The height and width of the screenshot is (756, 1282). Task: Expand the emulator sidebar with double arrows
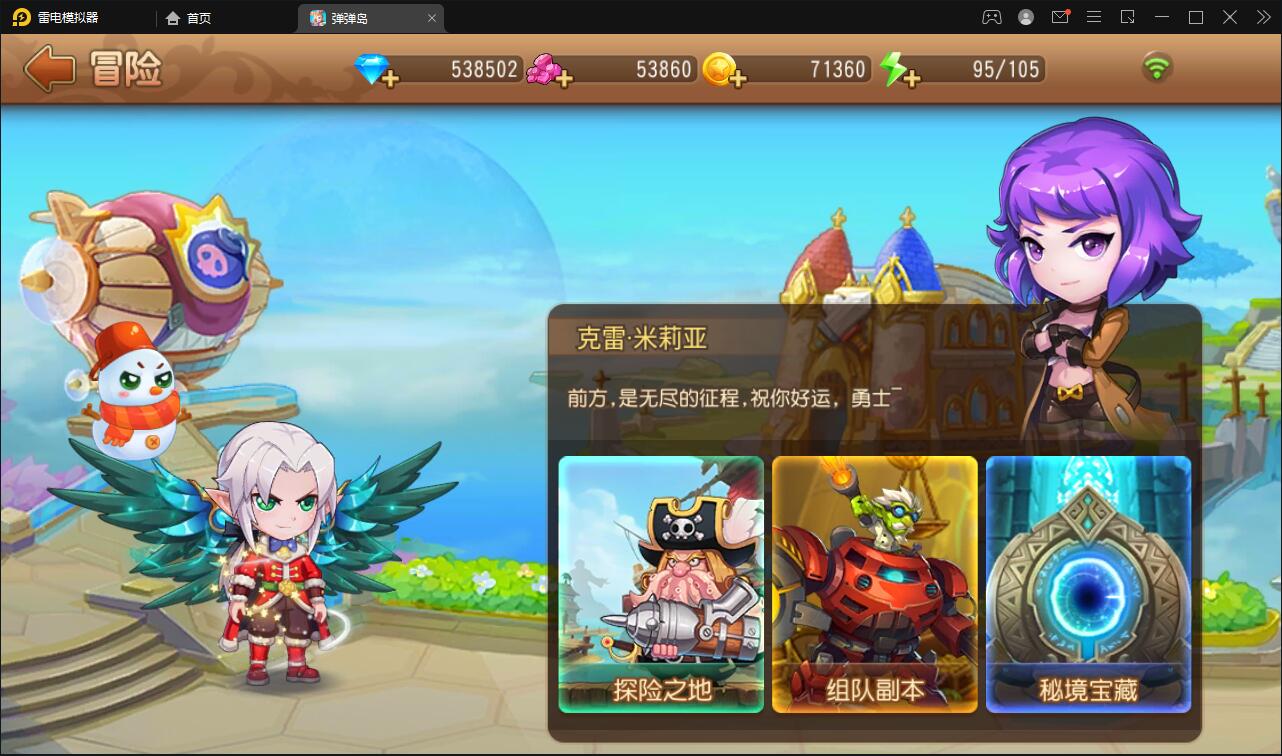pyautogui.click(x=1262, y=17)
